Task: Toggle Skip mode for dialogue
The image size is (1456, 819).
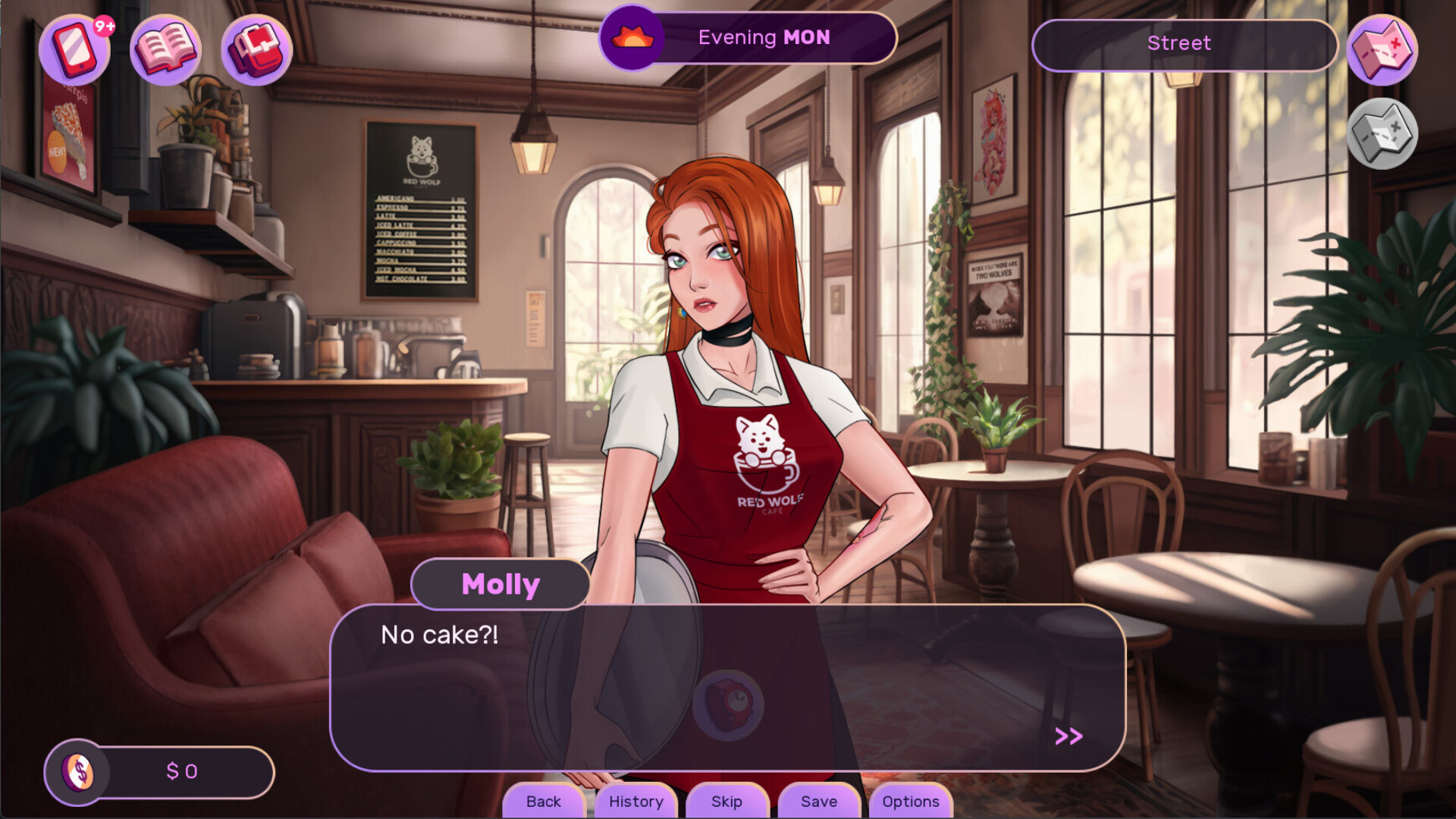Action: (x=726, y=802)
